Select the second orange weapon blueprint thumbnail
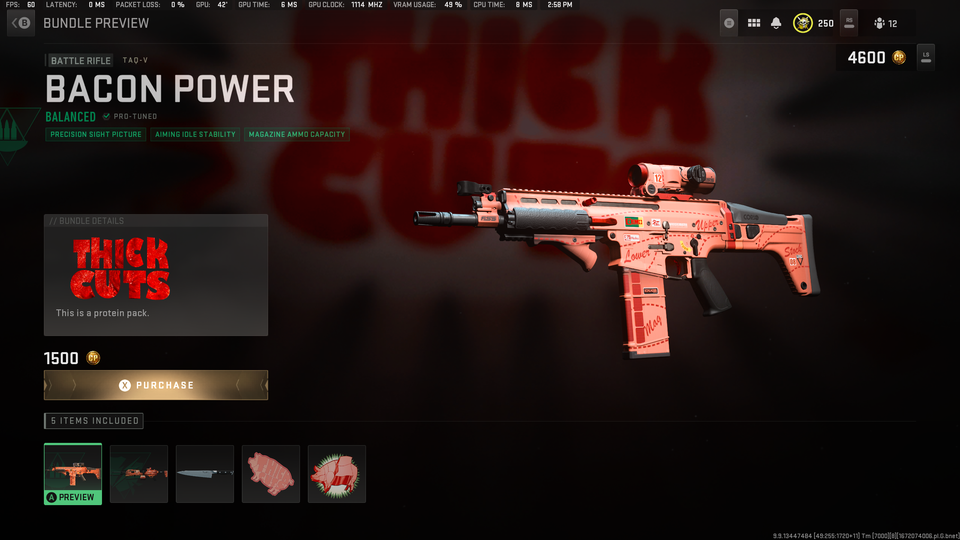 point(139,474)
